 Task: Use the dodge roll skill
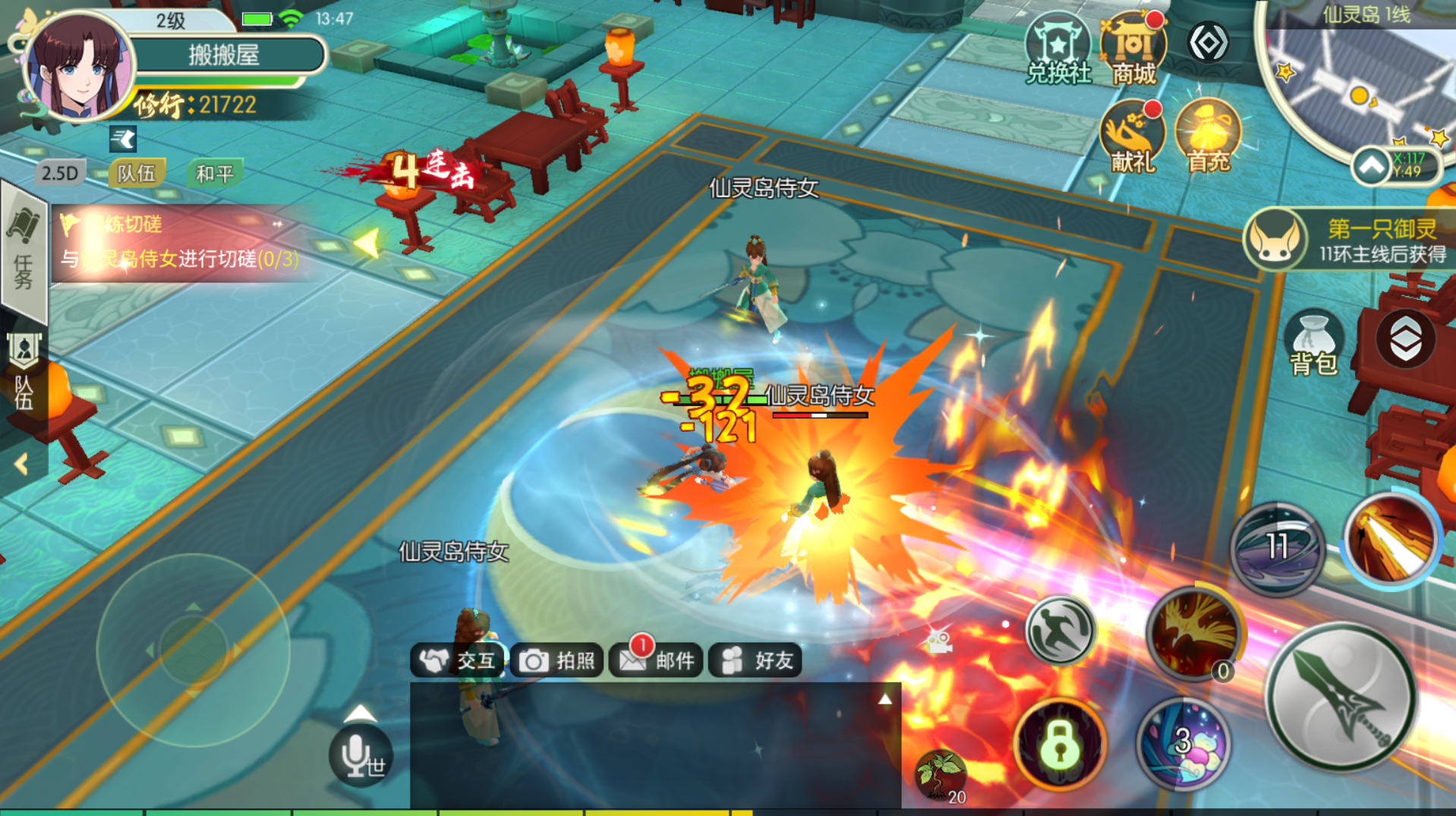coord(1060,630)
